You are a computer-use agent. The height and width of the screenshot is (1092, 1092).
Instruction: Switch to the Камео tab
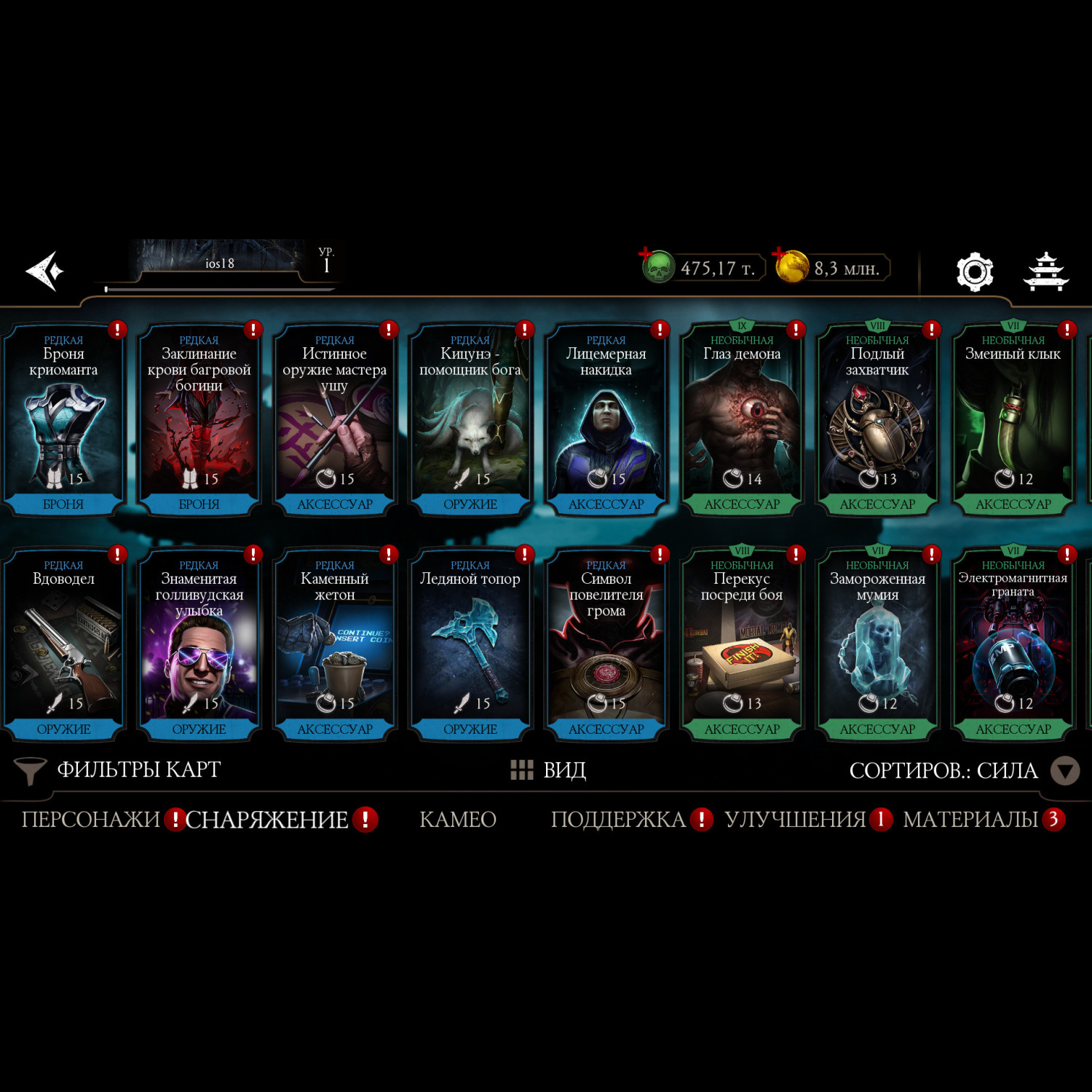point(458,820)
